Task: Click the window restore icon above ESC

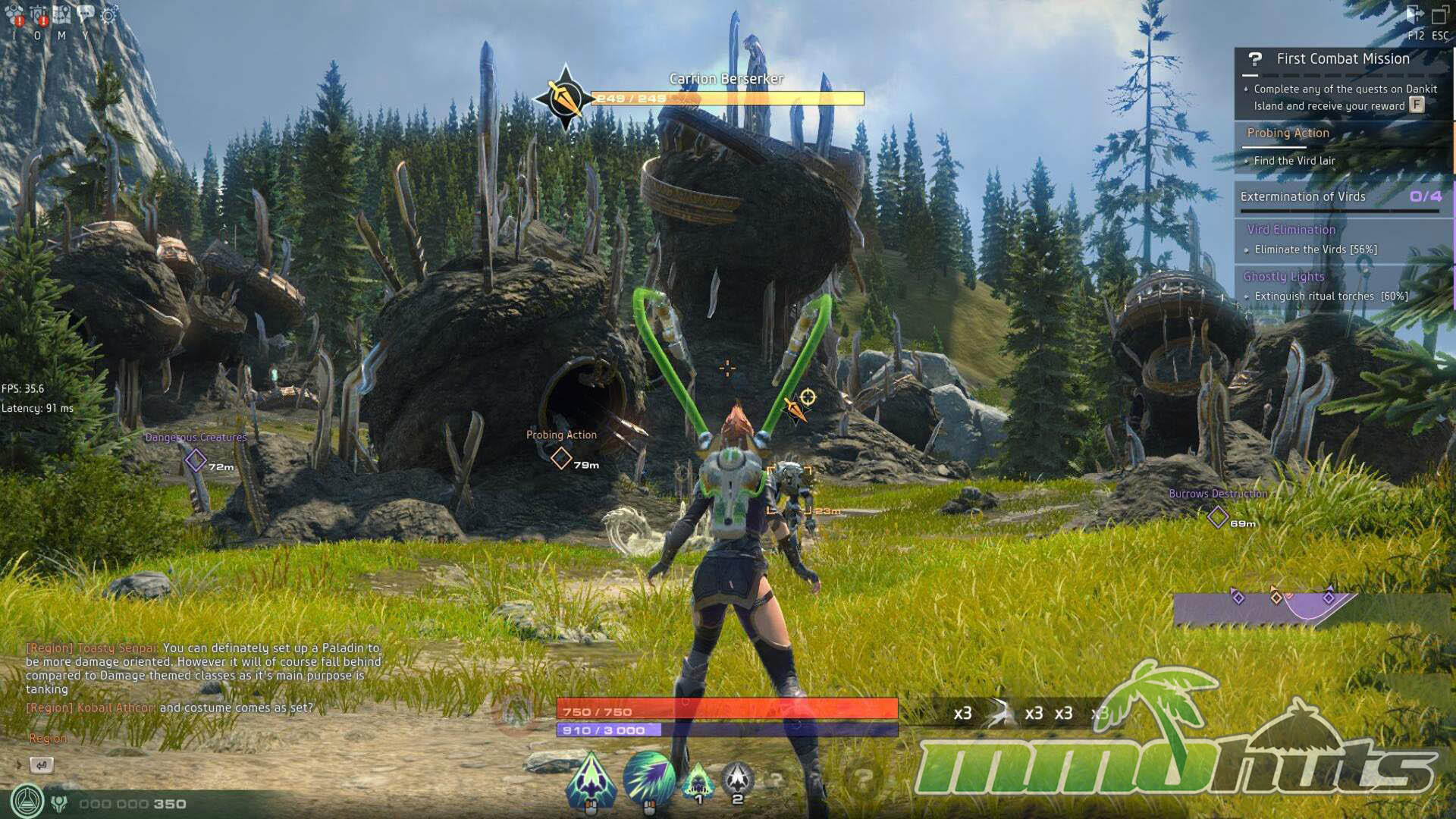Action: click(1440, 15)
